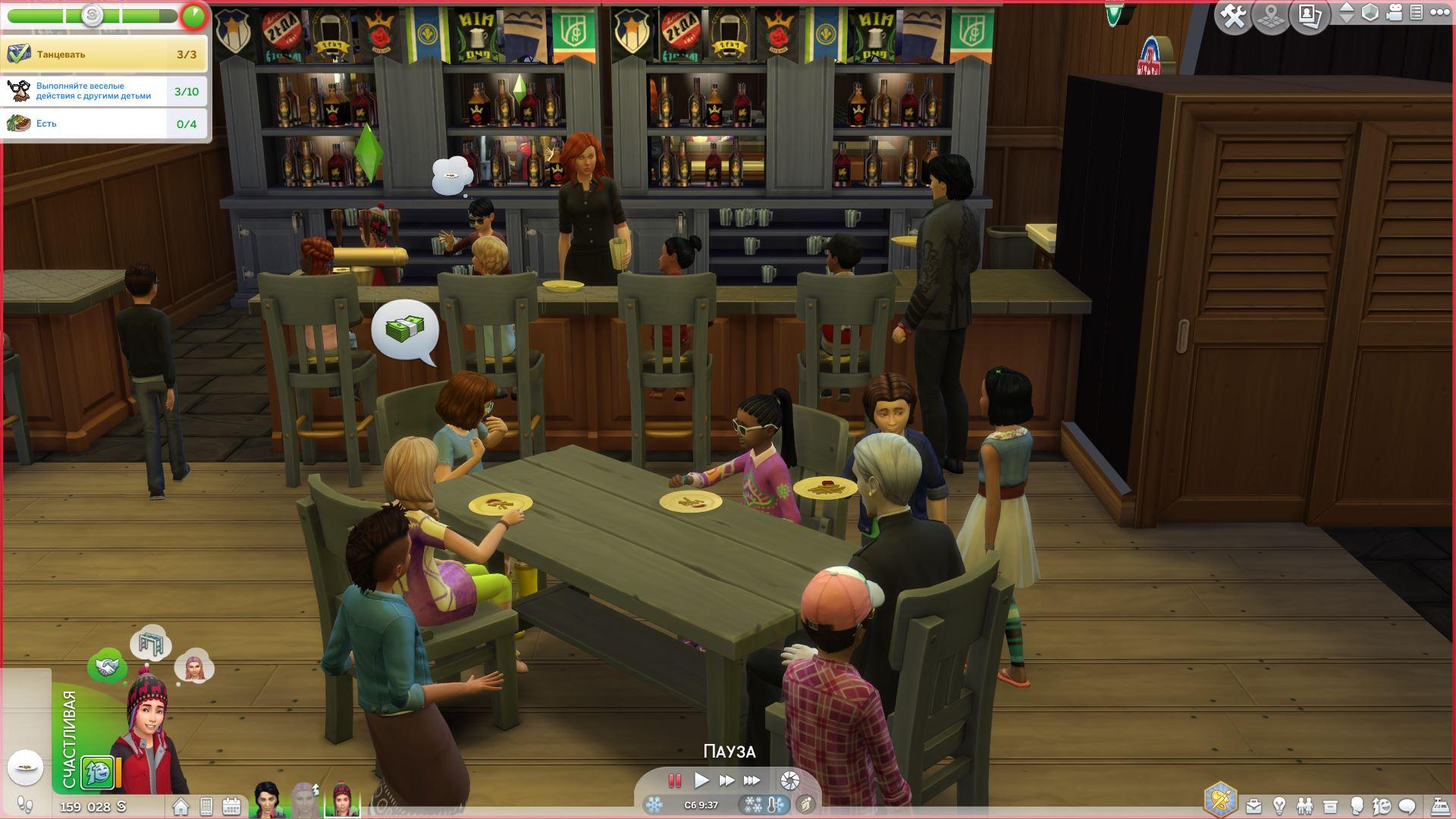Open Build Mode with hammer and wrench icon
This screenshot has height=819, width=1456.
coord(1233,16)
